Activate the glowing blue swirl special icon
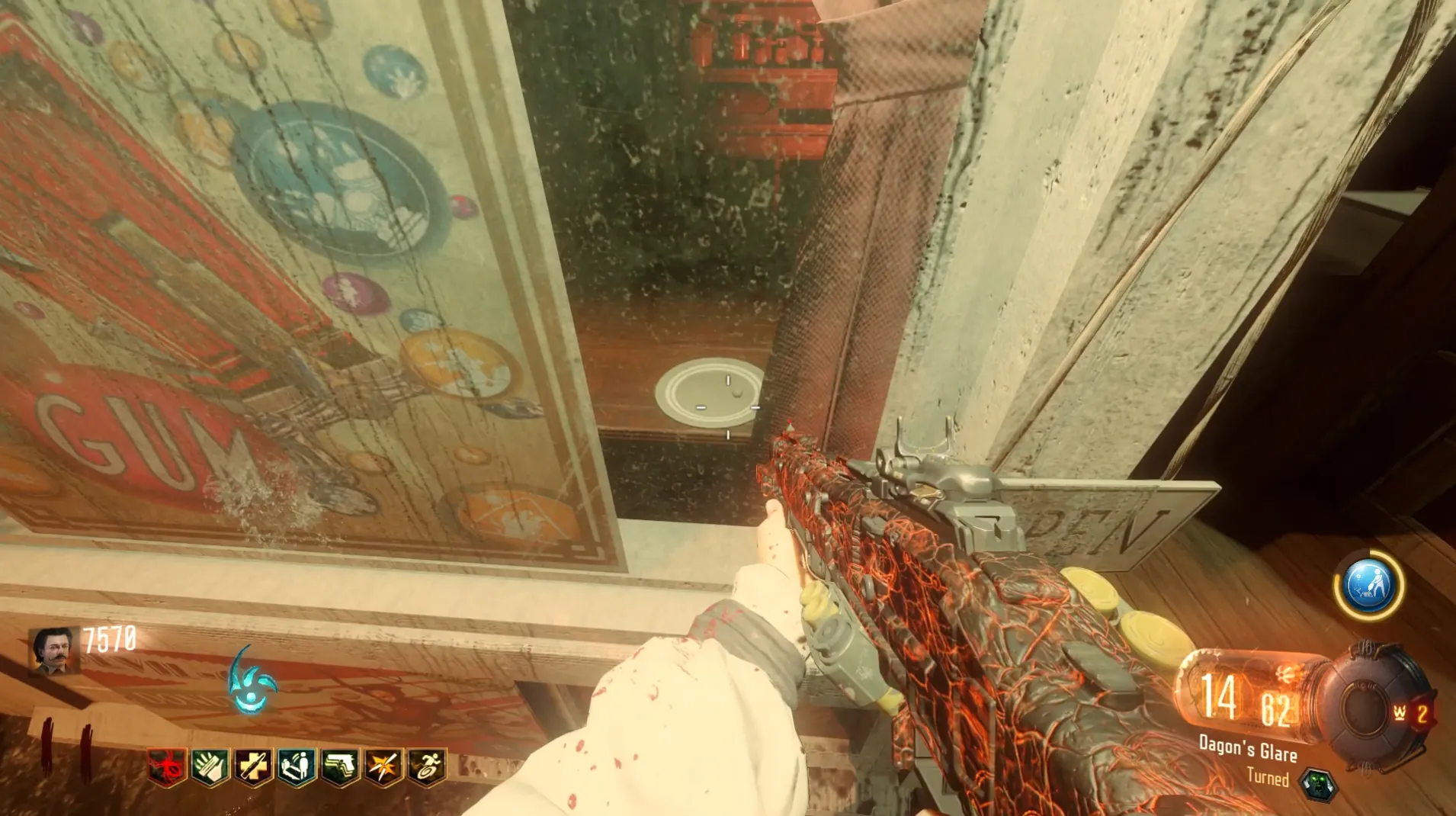Screen dimensions: 1456x816 252,682
